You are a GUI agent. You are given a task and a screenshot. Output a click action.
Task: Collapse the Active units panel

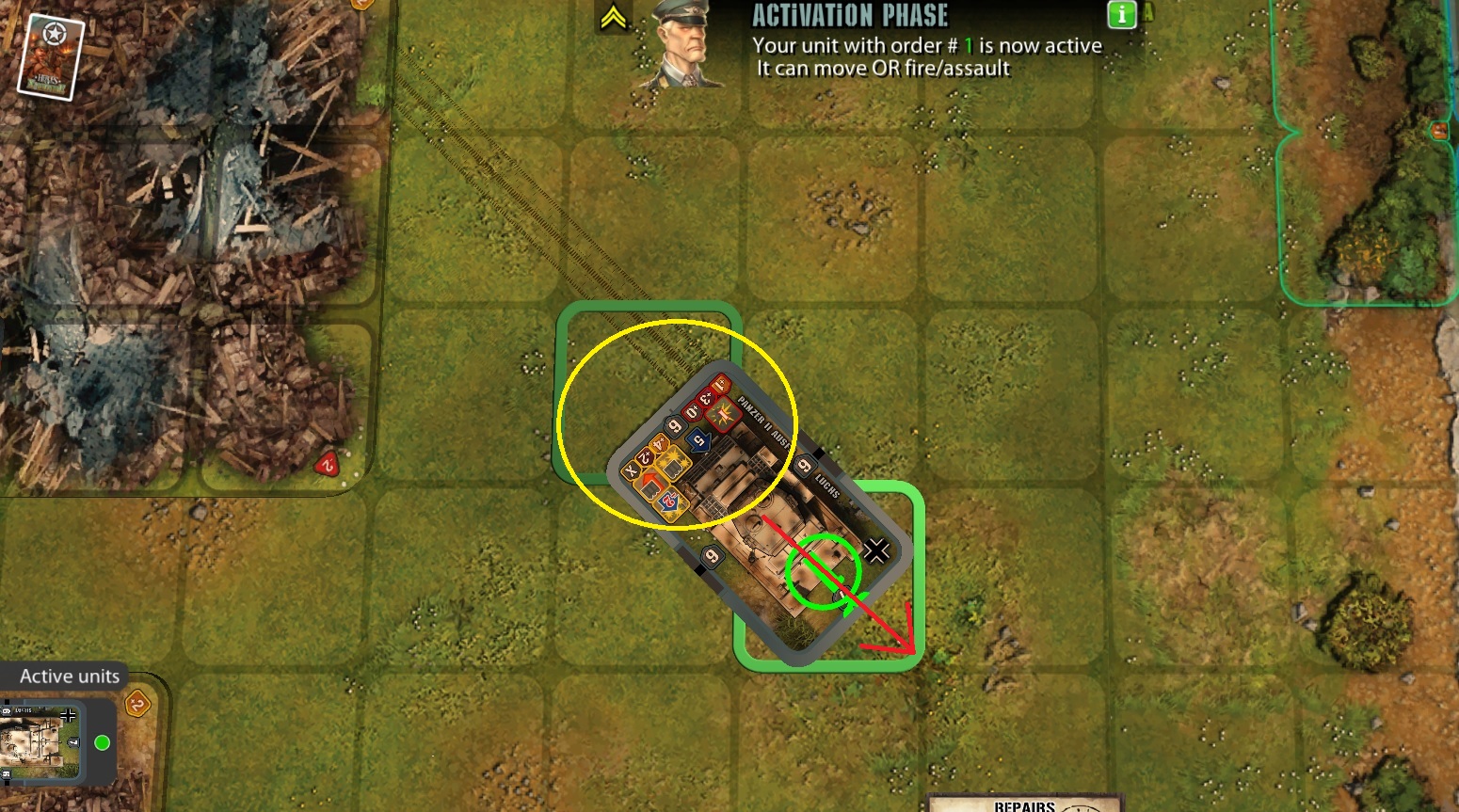pos(70,676)
